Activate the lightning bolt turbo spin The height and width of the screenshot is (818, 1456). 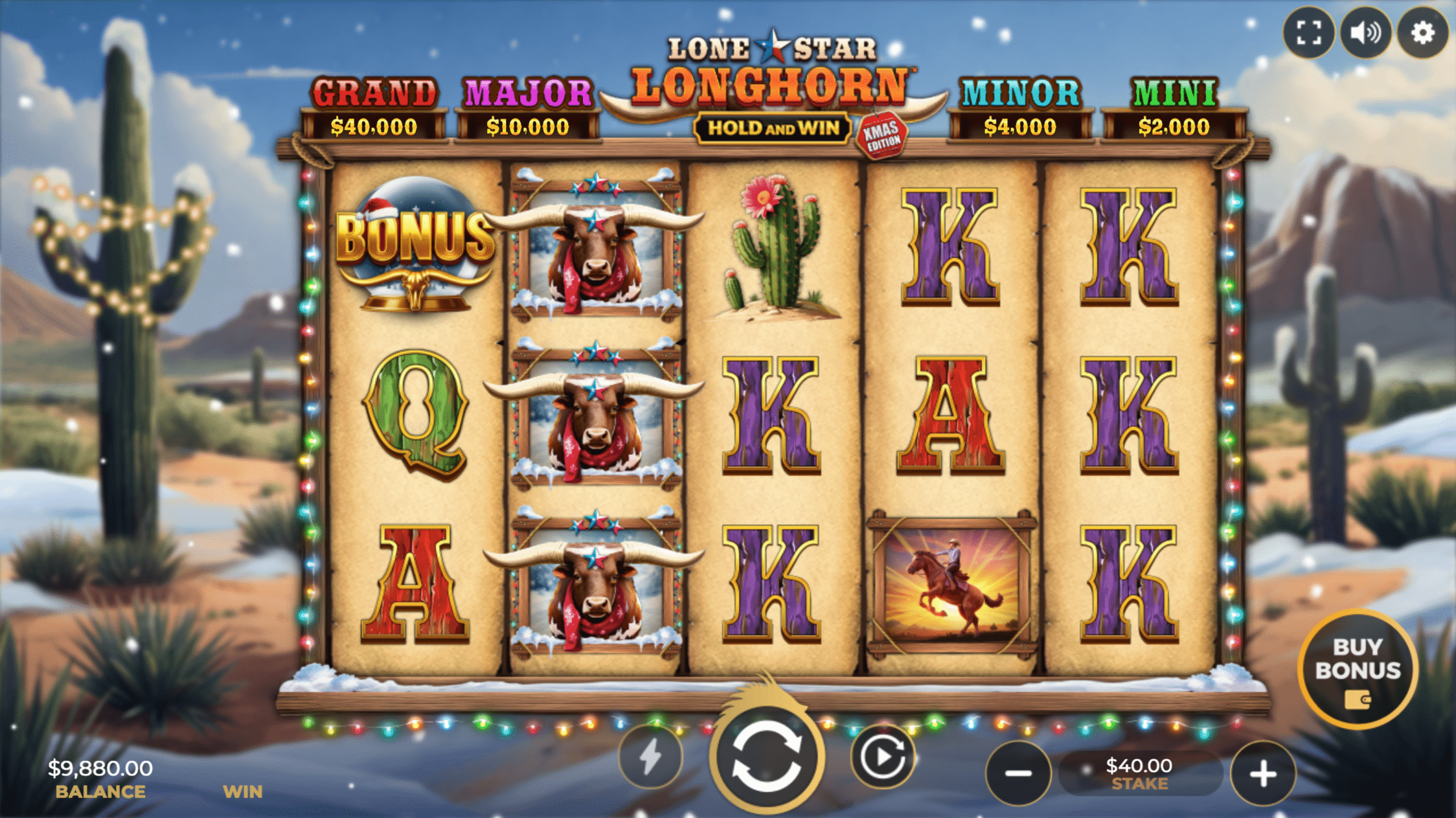651,757
